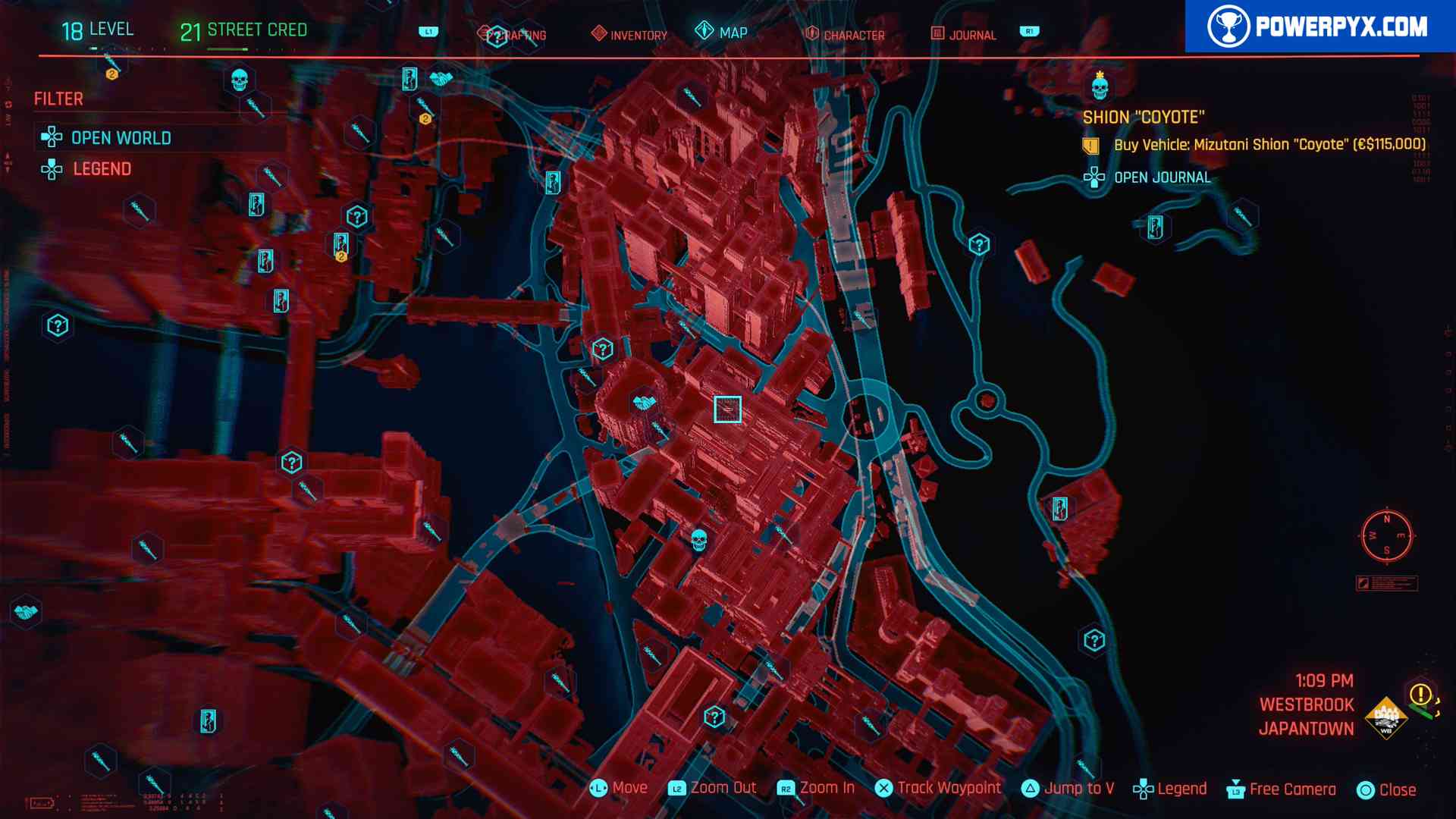
Task: Open the Crafting tab
Action: pyautogui.click(x=513, y=35)
